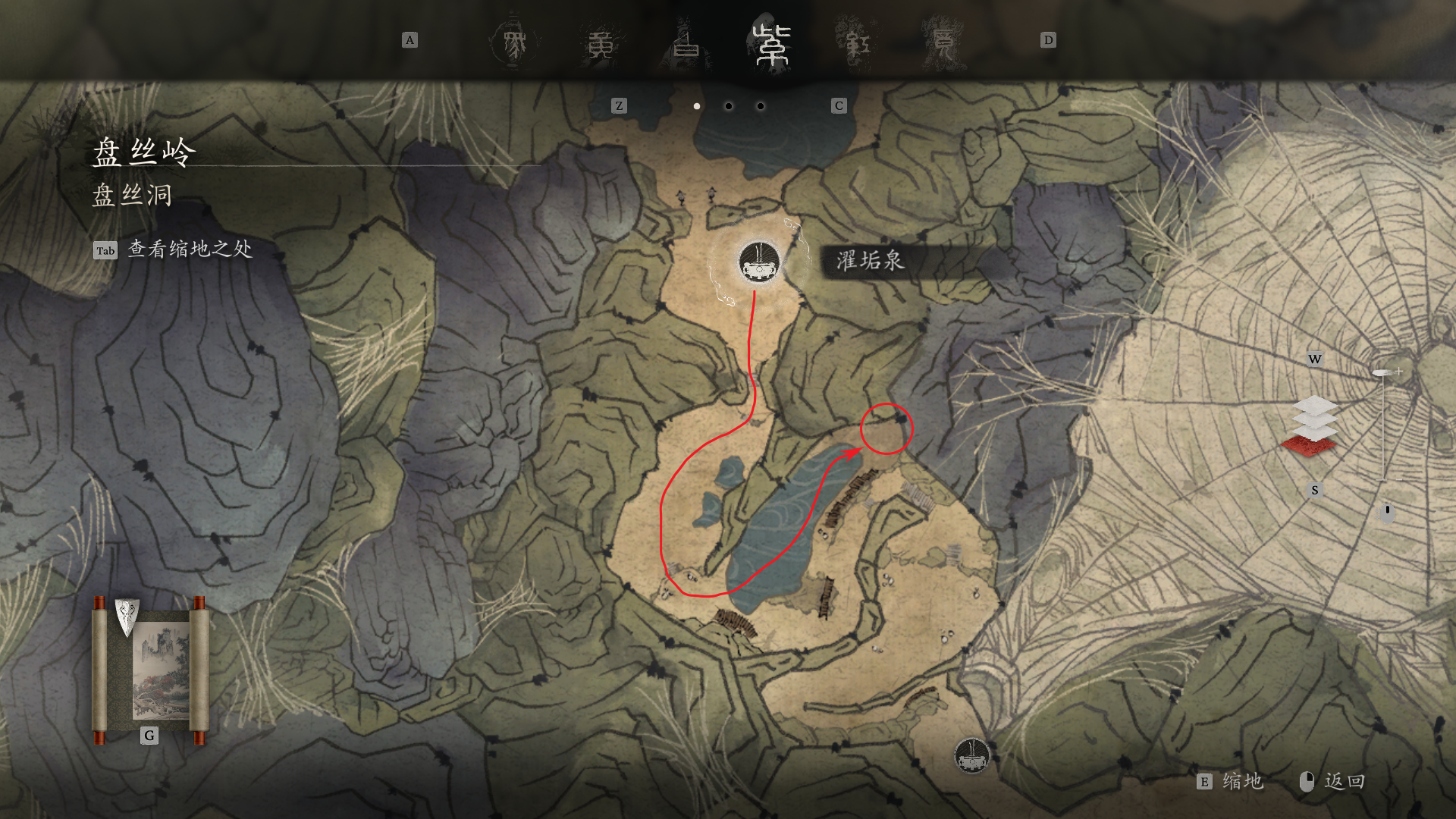The image size is (1456, 819).
Task: Click 返回 to go back
Action: tap(1344, 782)
